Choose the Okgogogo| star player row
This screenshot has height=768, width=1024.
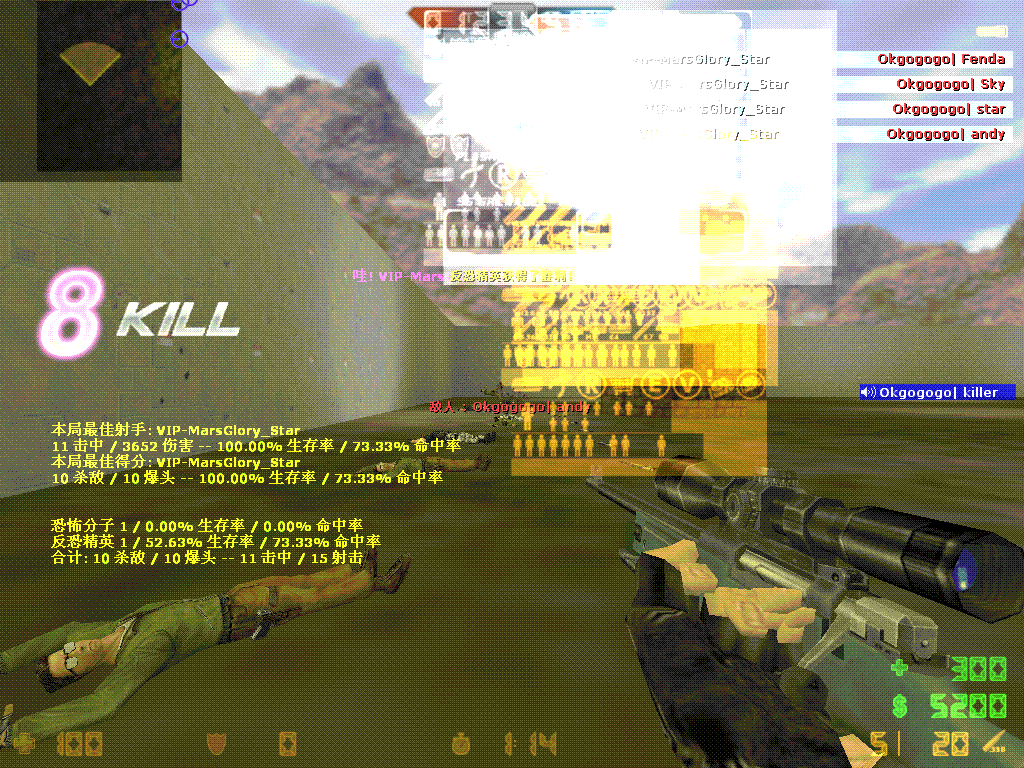pos(948,109)
